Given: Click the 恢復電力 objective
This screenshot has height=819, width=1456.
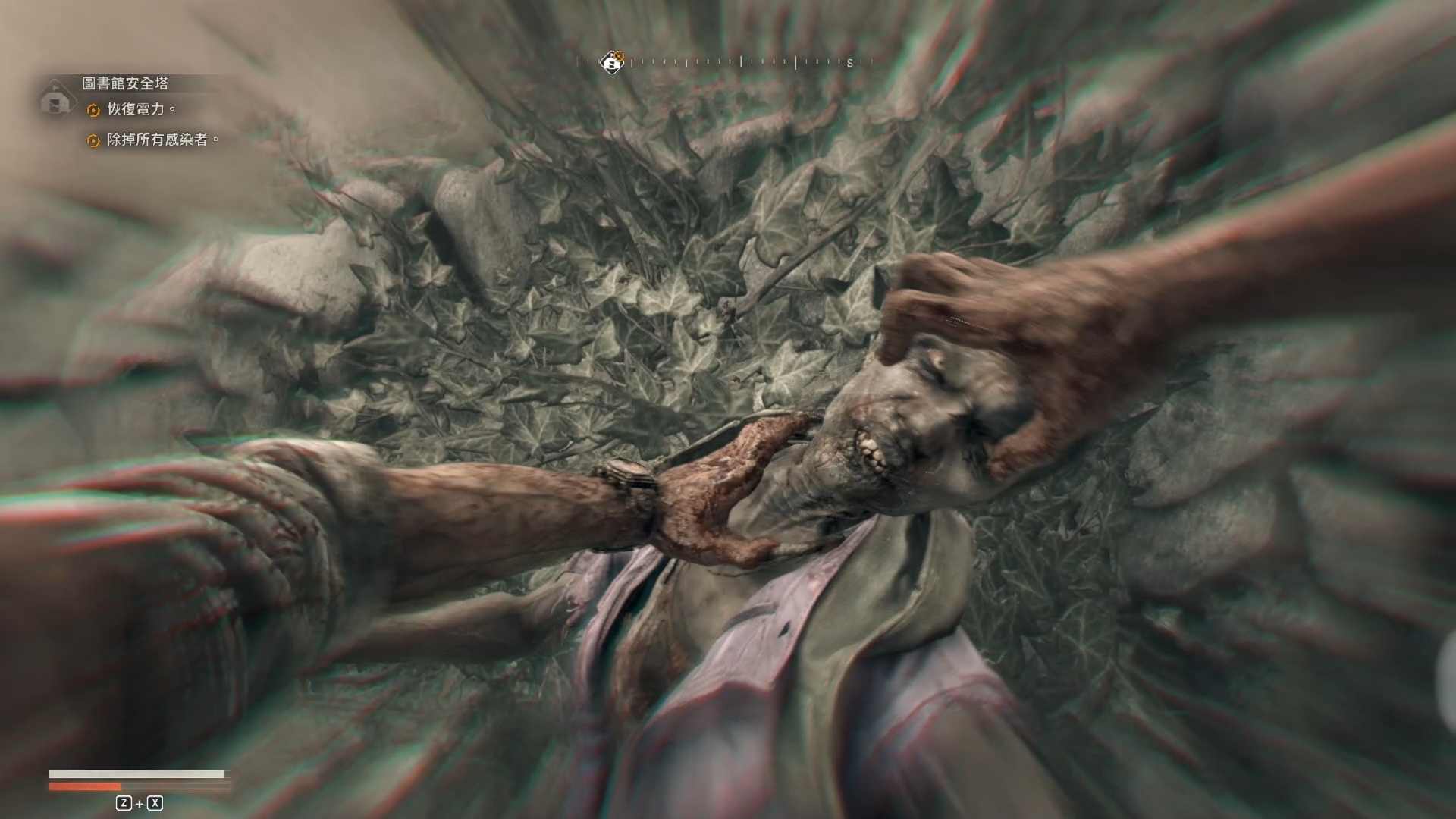Looking at the screenshot, I should pyautogui.click(x=136, y=109).
